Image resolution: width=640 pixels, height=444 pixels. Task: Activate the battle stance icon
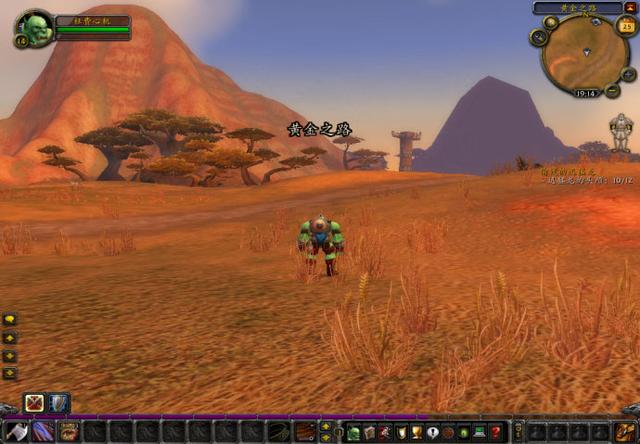[x=36, y=403]
